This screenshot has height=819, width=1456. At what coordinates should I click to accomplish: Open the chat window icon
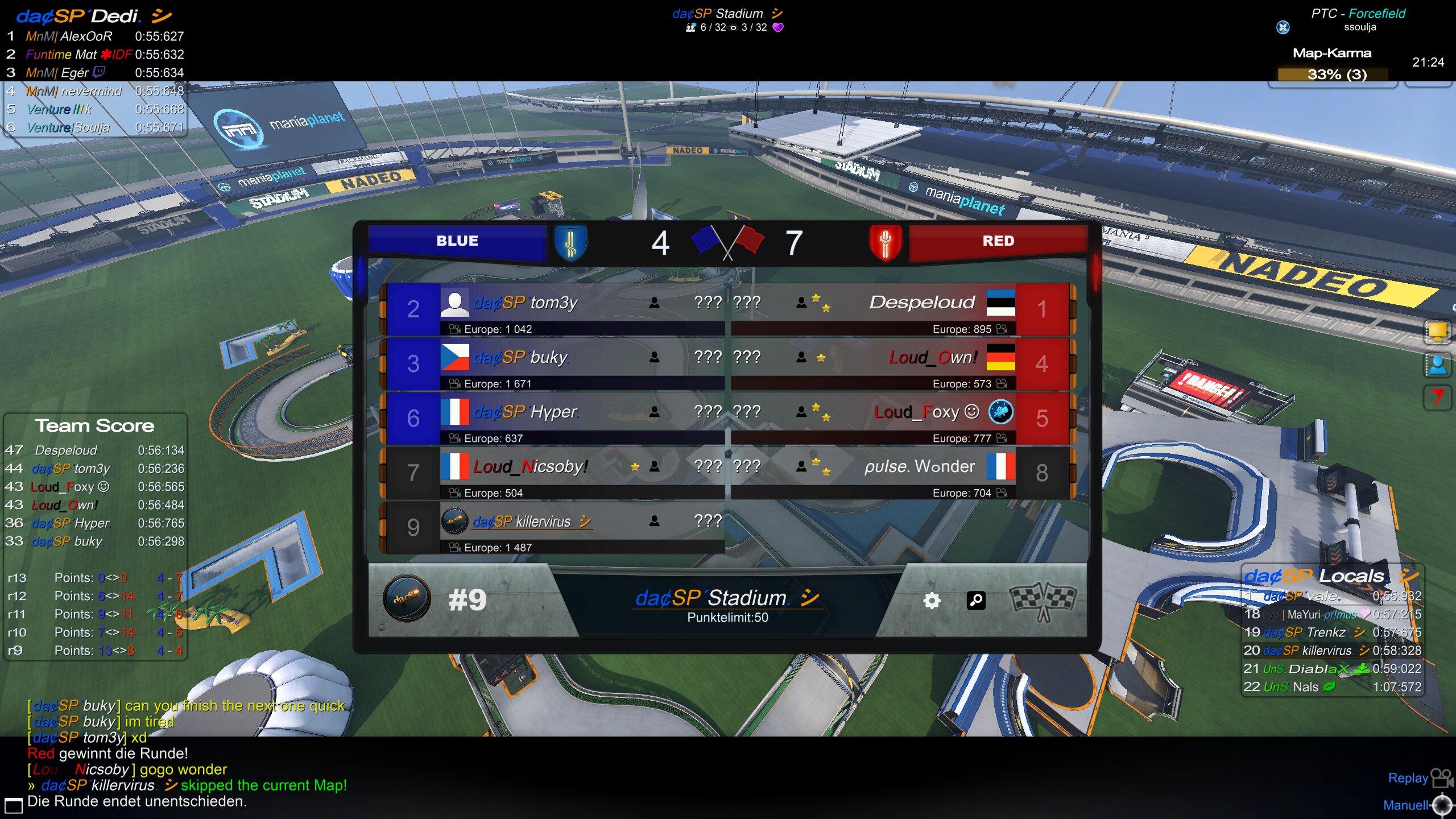click(x=14, y=805)
